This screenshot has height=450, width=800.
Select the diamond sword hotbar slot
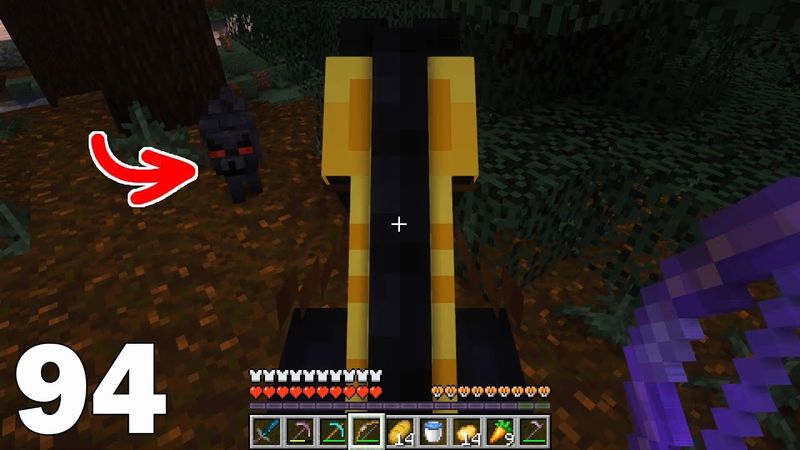tap(263, 431)
